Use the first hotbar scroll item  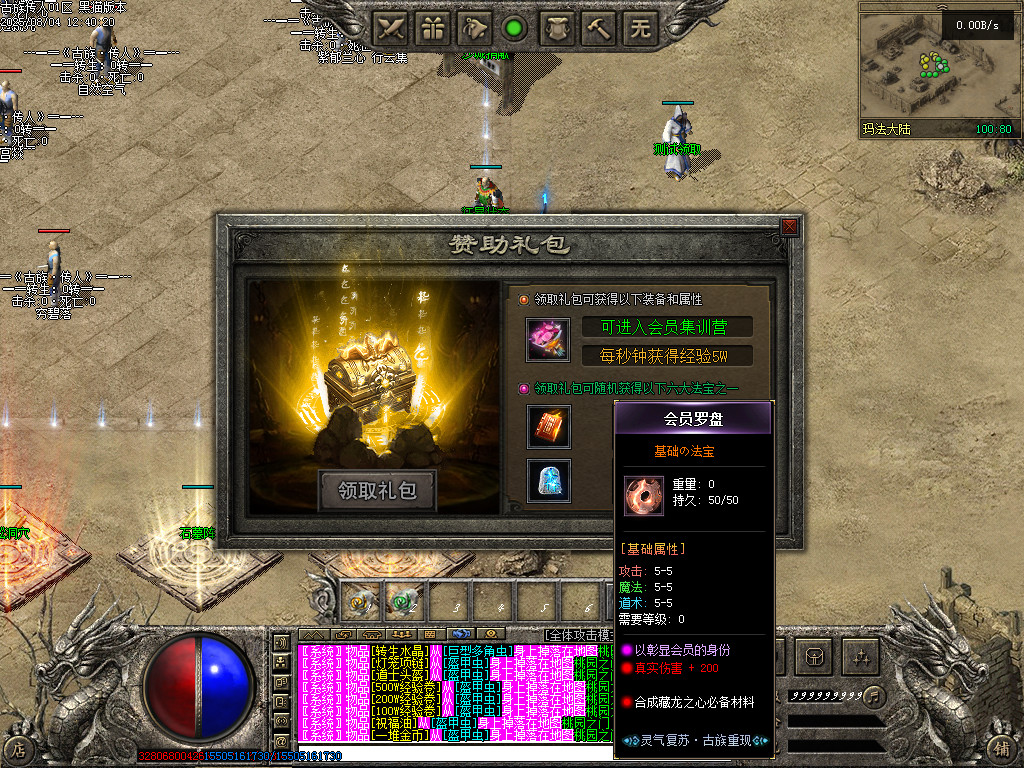[360, 602]
